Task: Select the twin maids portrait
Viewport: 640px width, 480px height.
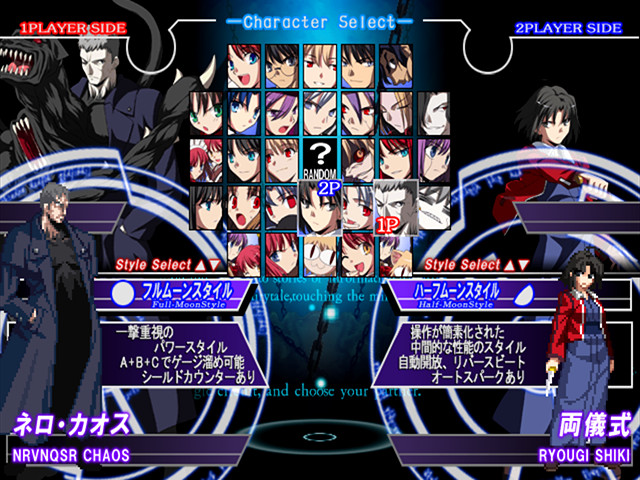Action: pyautogui.click(x=206, y=157)
